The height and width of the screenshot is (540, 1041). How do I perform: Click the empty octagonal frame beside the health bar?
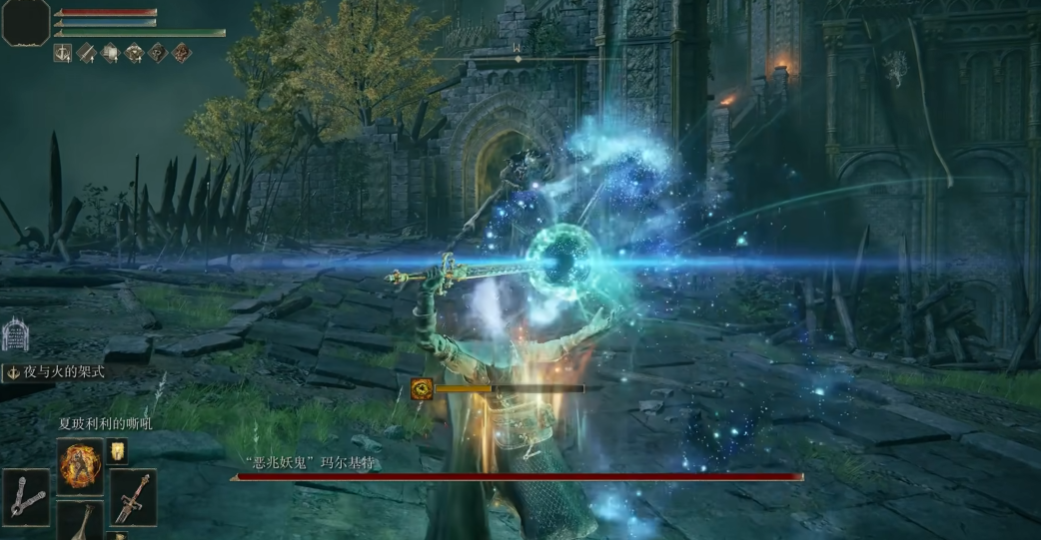(x=25, y=22)
